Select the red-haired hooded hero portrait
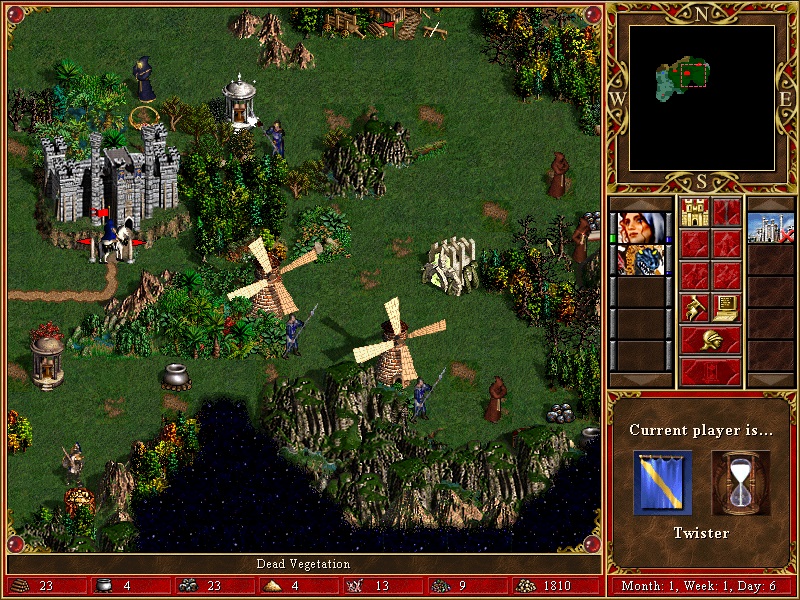The width and height of the screenshot is (800, 600). tap(640, 227)
